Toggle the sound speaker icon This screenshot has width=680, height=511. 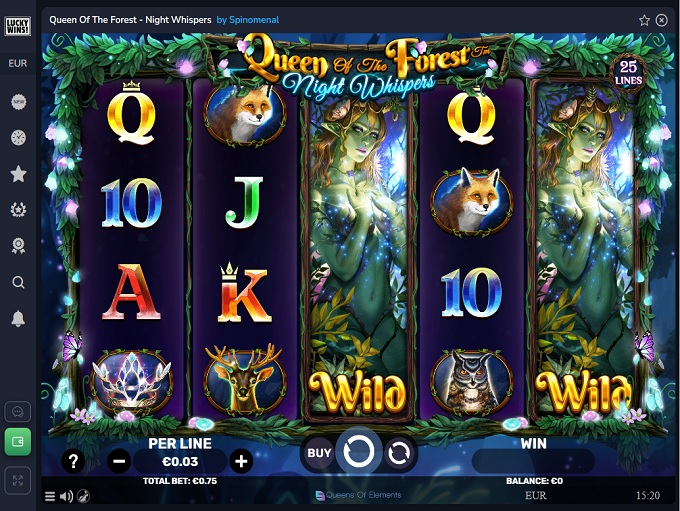coord(66,496)
